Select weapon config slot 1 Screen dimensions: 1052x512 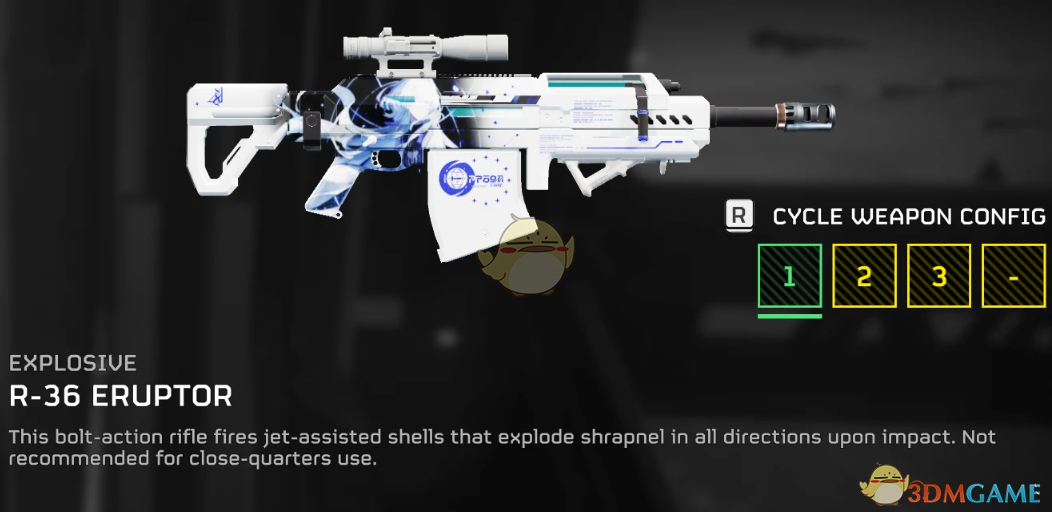tap(789, 276)
